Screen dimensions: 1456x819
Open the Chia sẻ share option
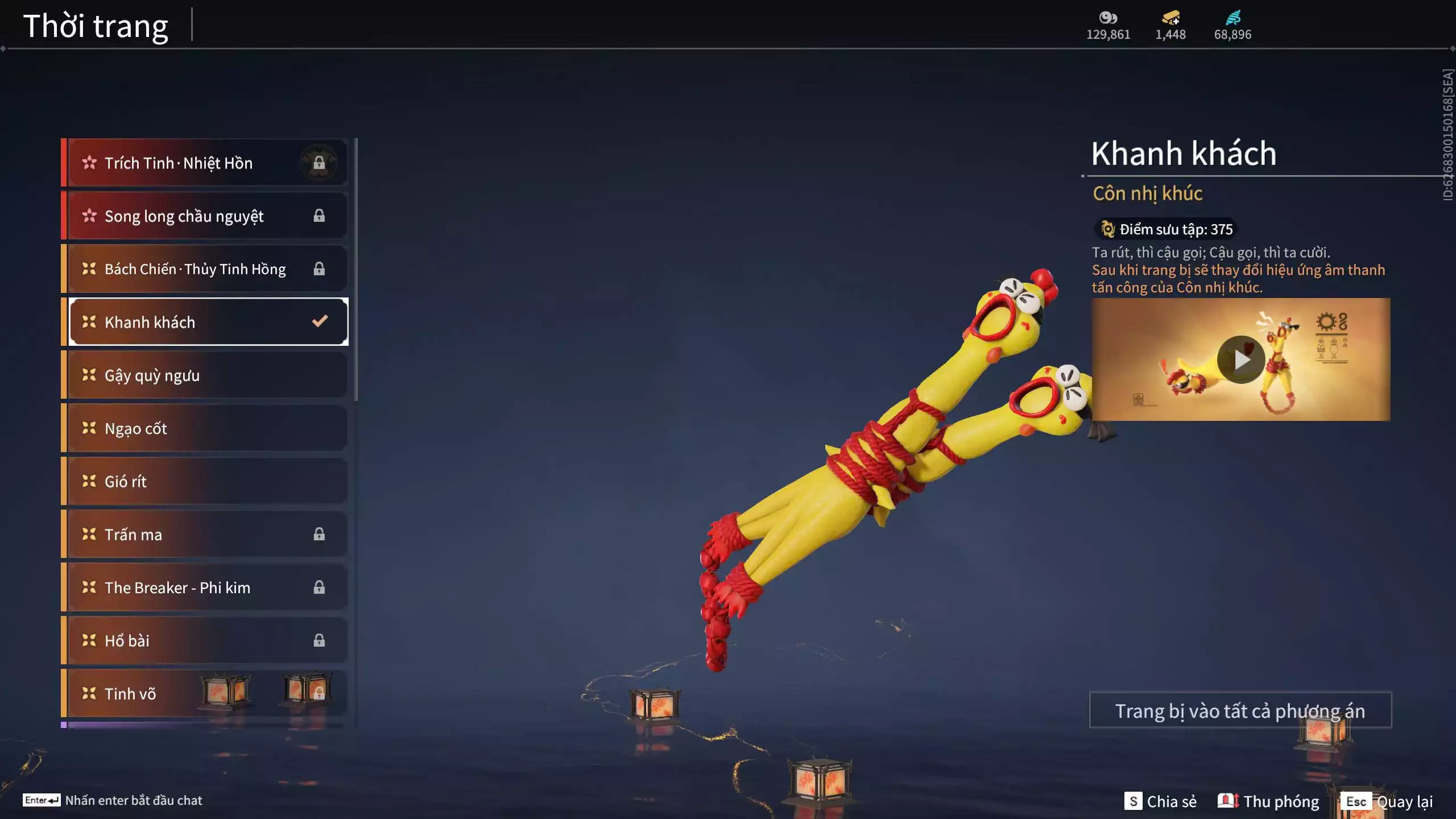pos(1161,801)
